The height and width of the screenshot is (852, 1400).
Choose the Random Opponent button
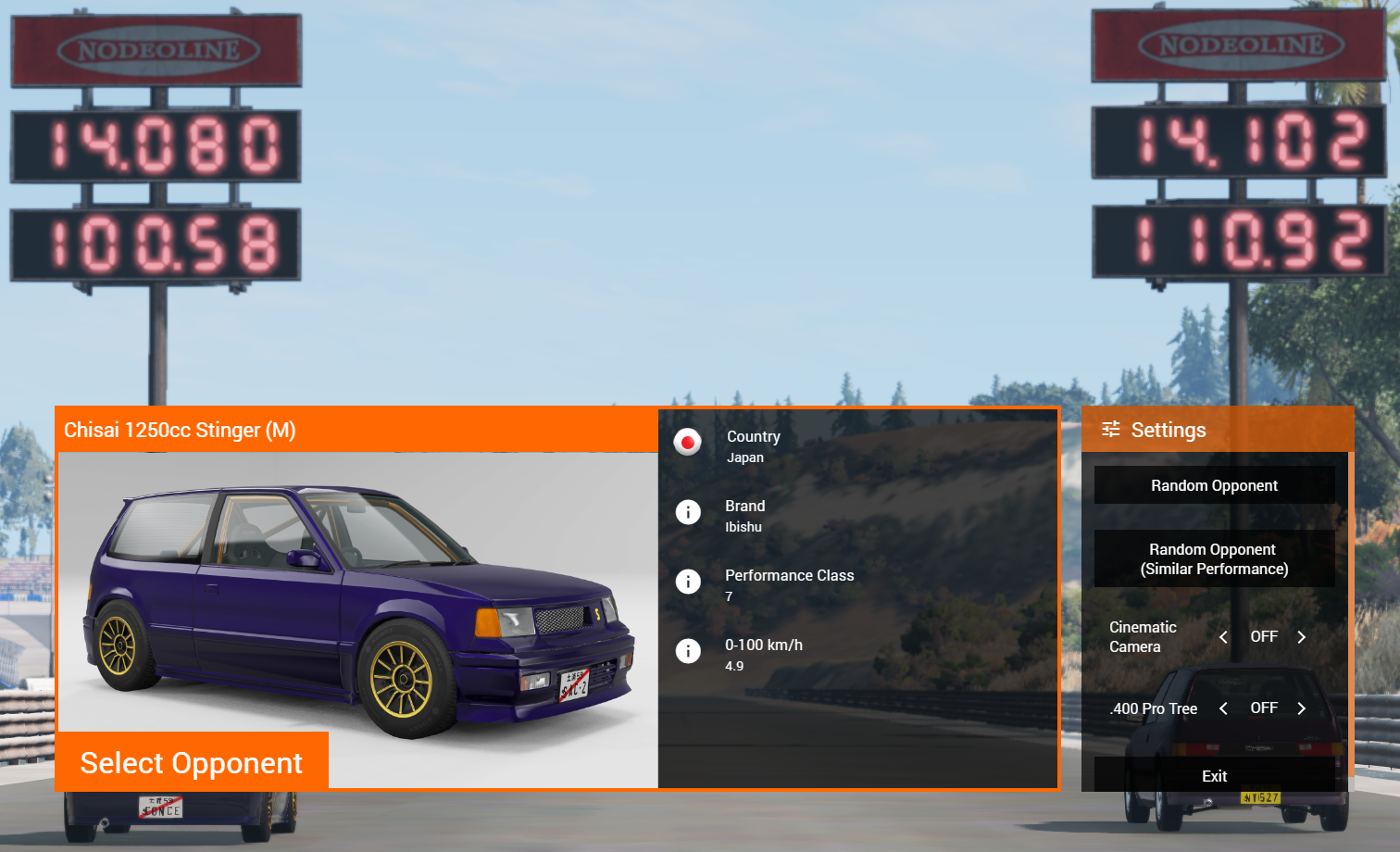point(1214,485)
